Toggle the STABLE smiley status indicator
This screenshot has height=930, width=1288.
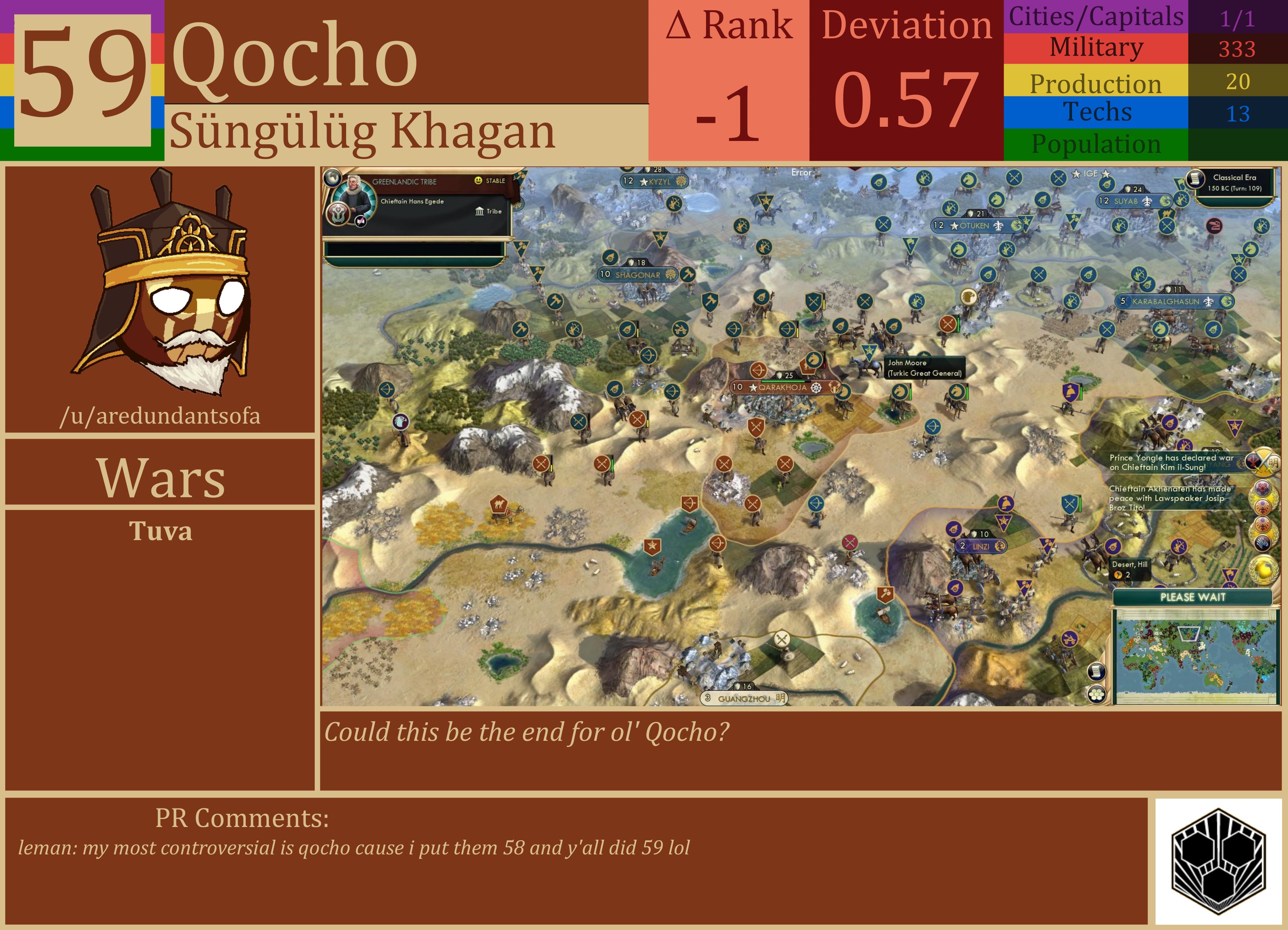click(478, 181)
